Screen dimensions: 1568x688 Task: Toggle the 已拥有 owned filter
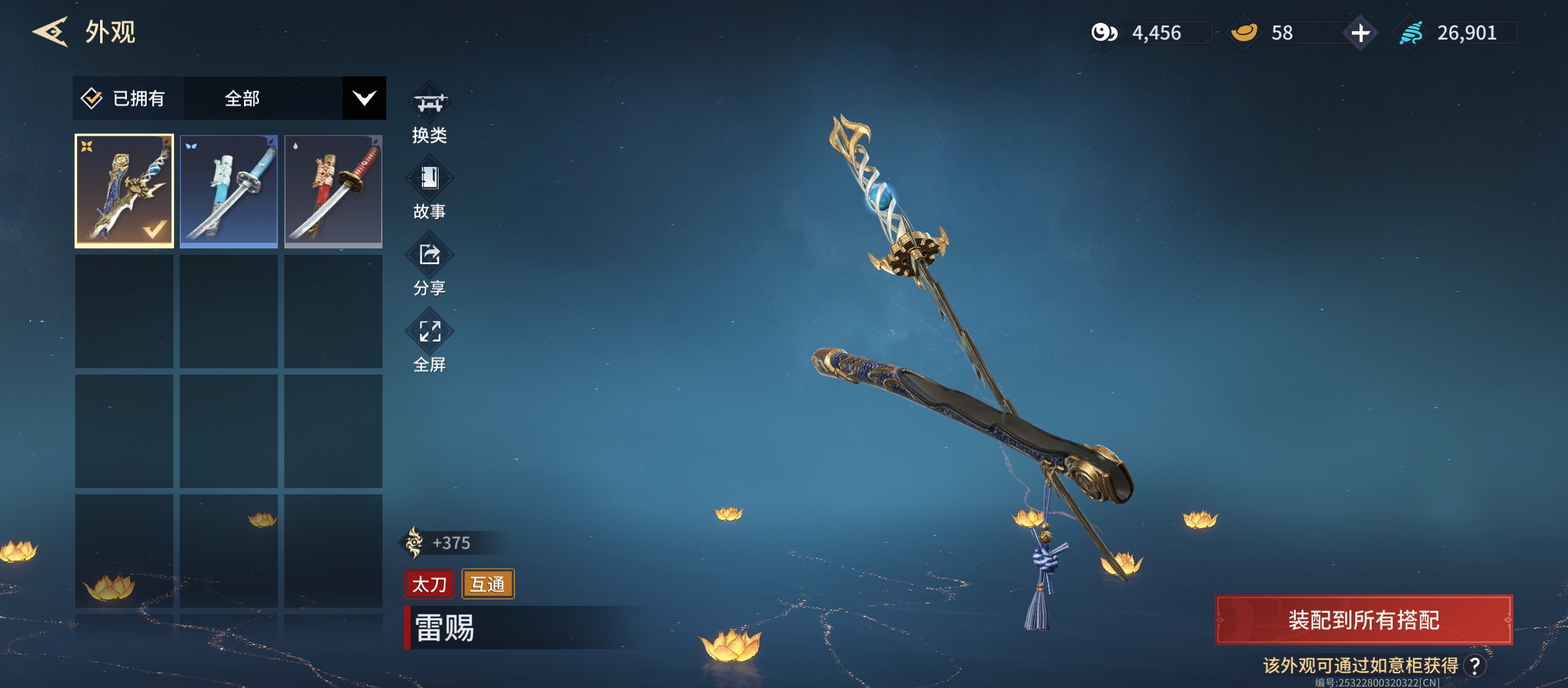(124, 98)
